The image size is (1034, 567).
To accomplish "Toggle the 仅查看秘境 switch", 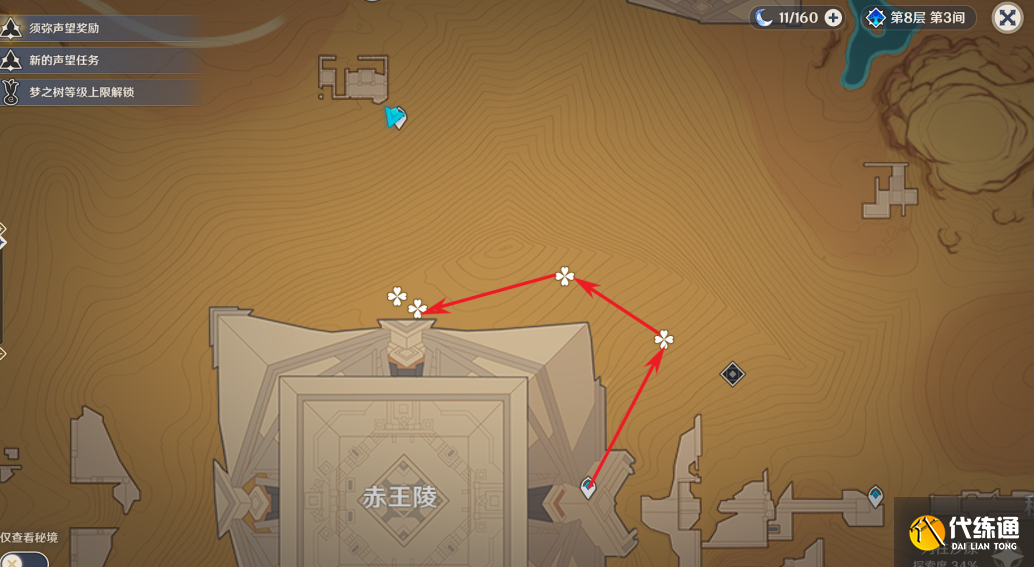I will pos(20,559).
